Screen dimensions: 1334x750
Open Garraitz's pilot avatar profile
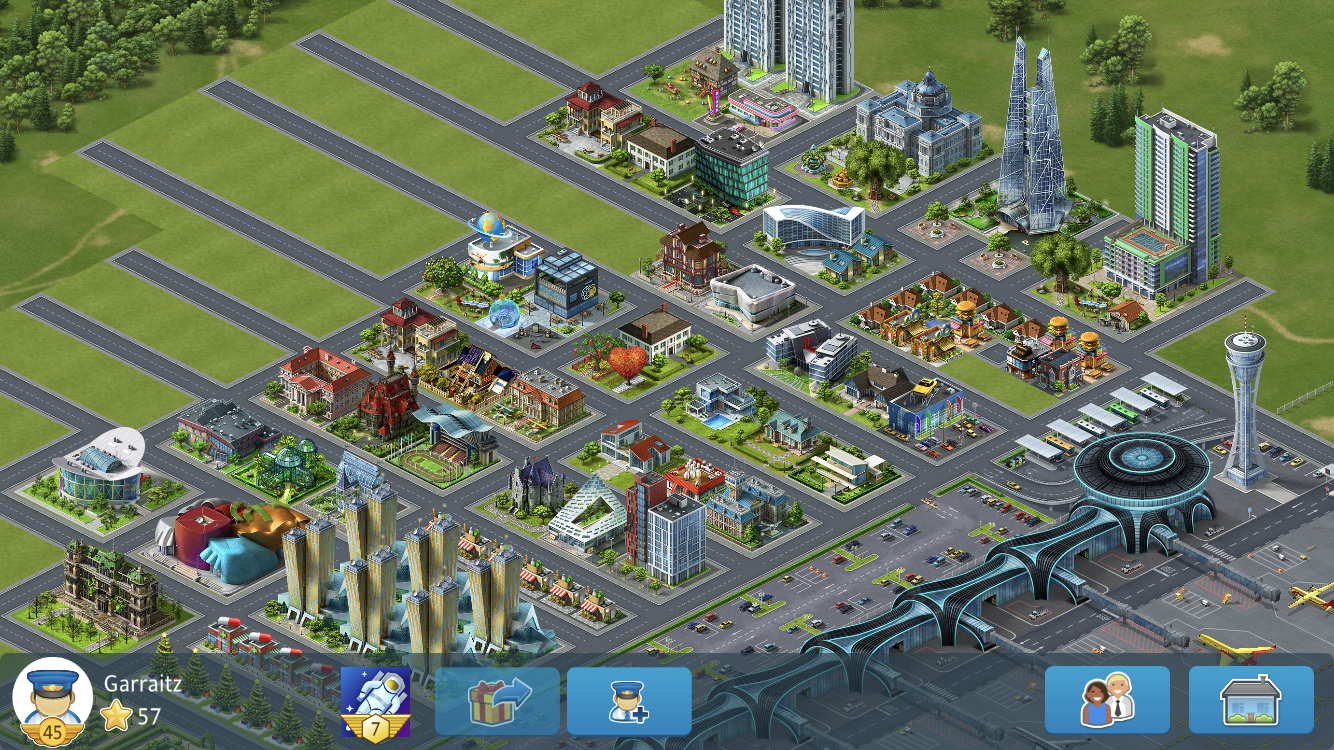click(51, 699)
